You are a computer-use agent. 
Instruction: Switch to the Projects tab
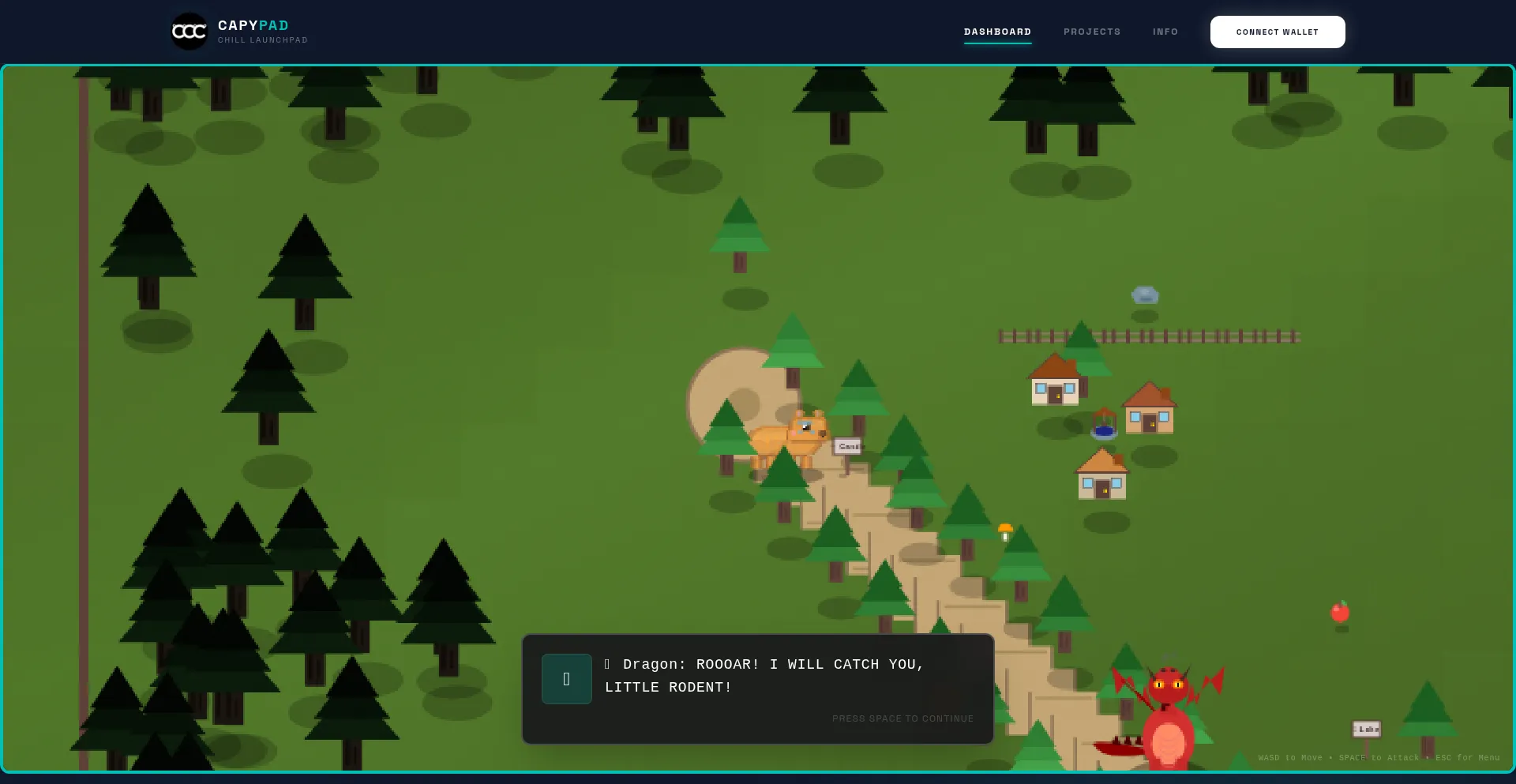1091,32
